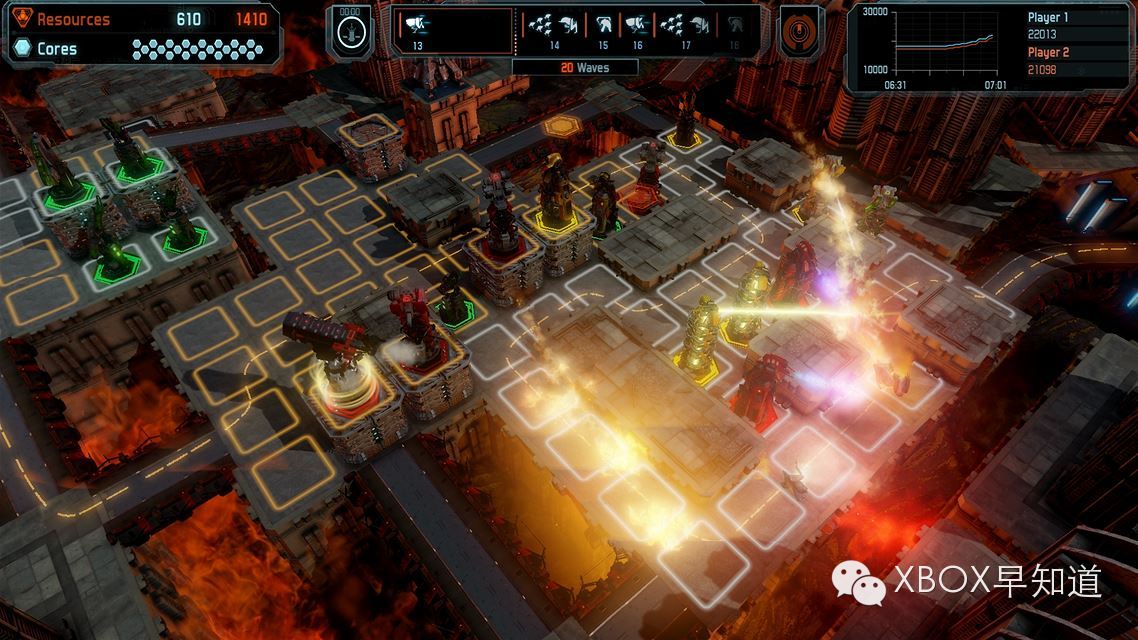This screenshot has height=640, width=1138.
Task: Click the blue Cores hexagon icon
Action: pos(22,48)
